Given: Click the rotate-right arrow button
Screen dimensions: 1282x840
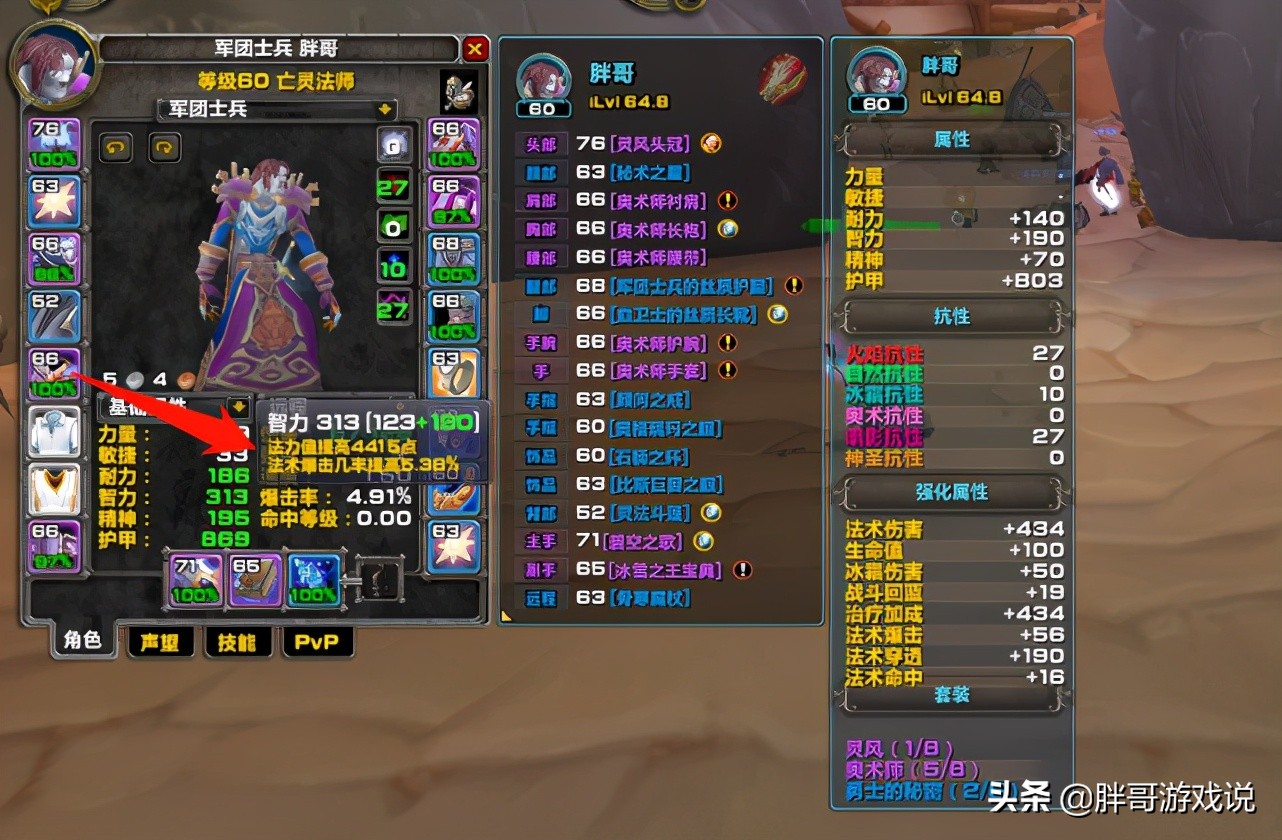Looking at the screenshot, I should tap(166, 147).
